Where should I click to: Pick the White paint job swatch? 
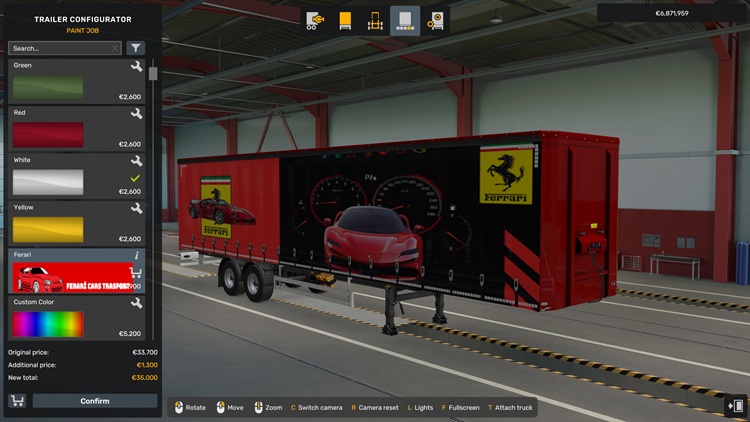point(48,181)
